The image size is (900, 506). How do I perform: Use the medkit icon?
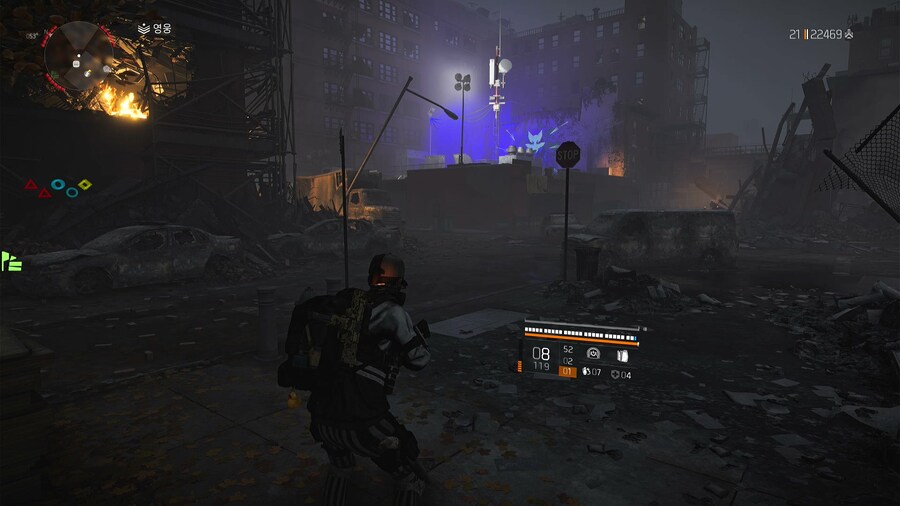coord(616,374)
